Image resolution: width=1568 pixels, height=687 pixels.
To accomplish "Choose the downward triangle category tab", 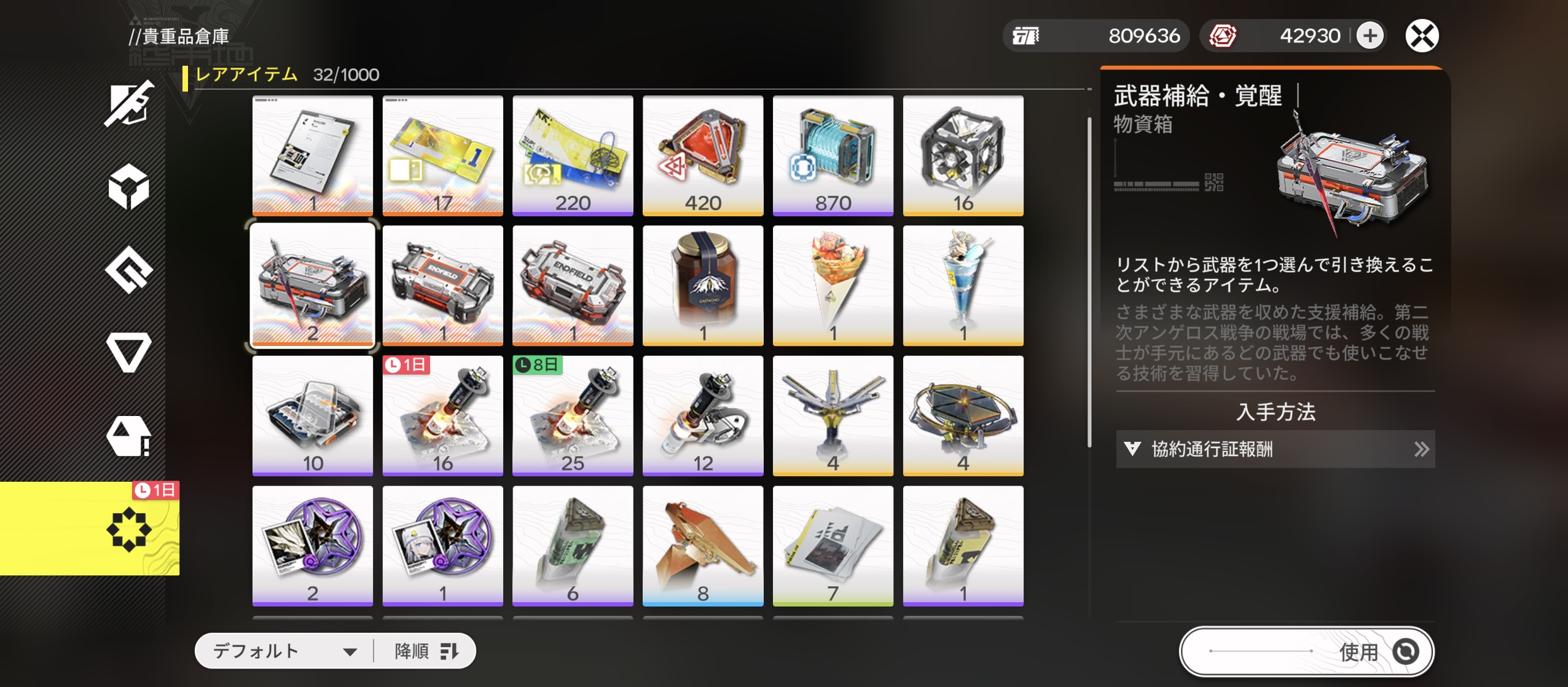I will pos(128,351).
